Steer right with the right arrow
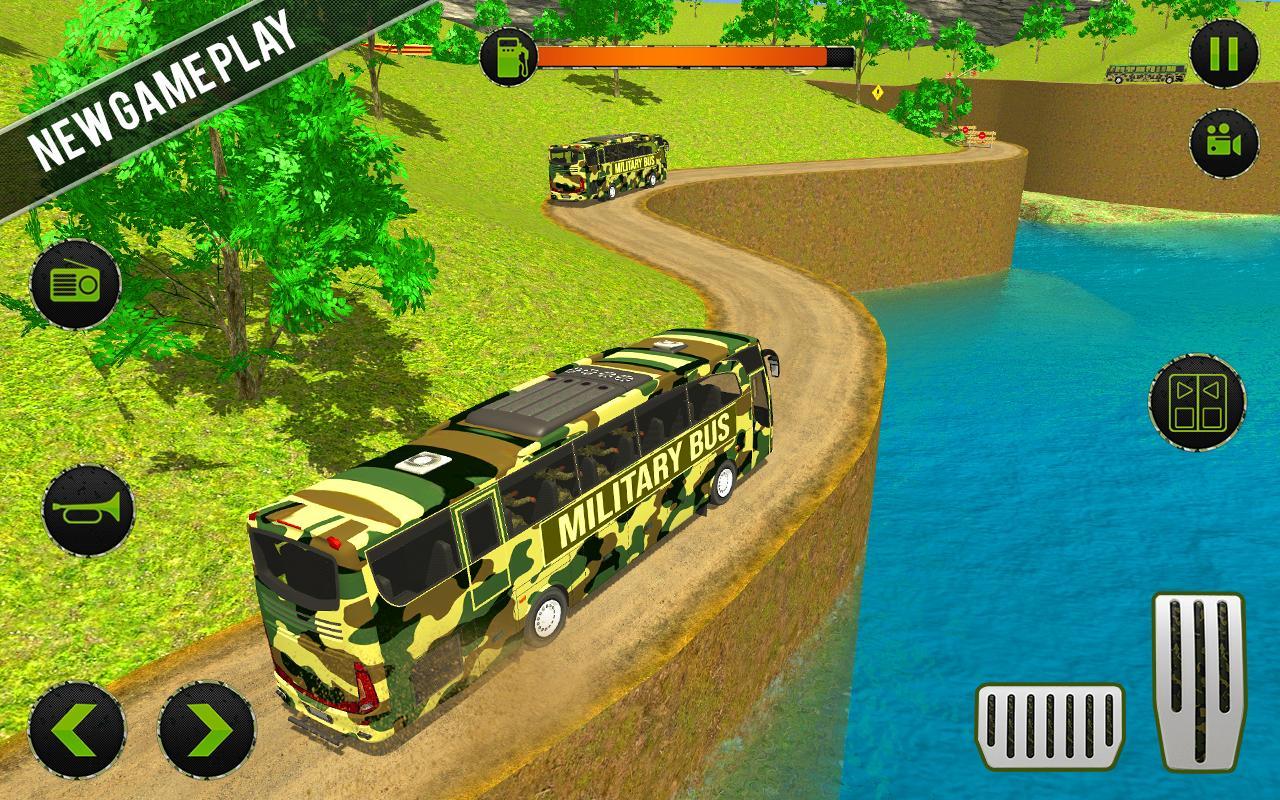This screenshot has height=800, width=1280. (x=207, y=730)
